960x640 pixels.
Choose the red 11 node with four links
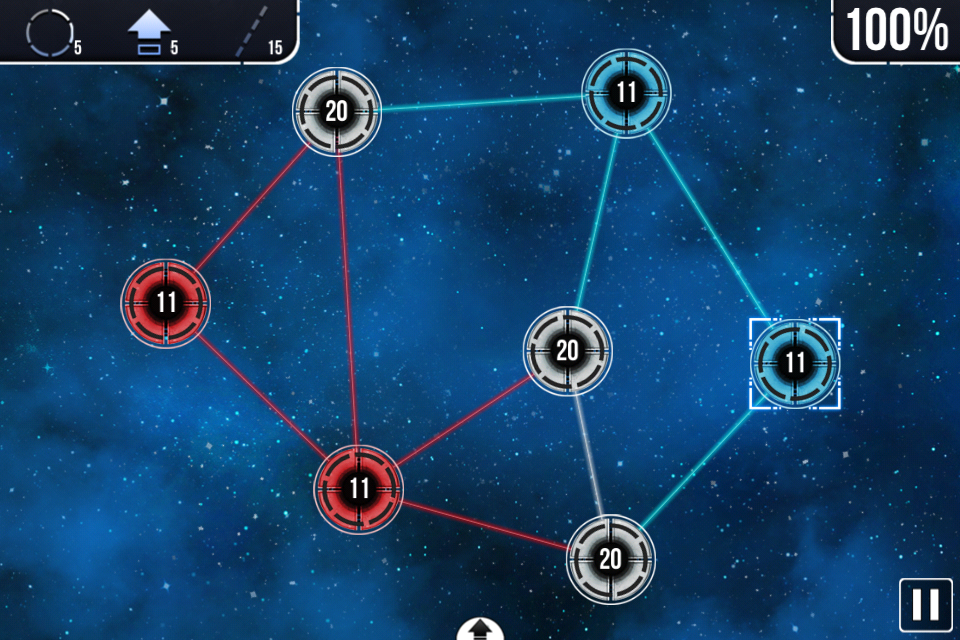[359, 489]
